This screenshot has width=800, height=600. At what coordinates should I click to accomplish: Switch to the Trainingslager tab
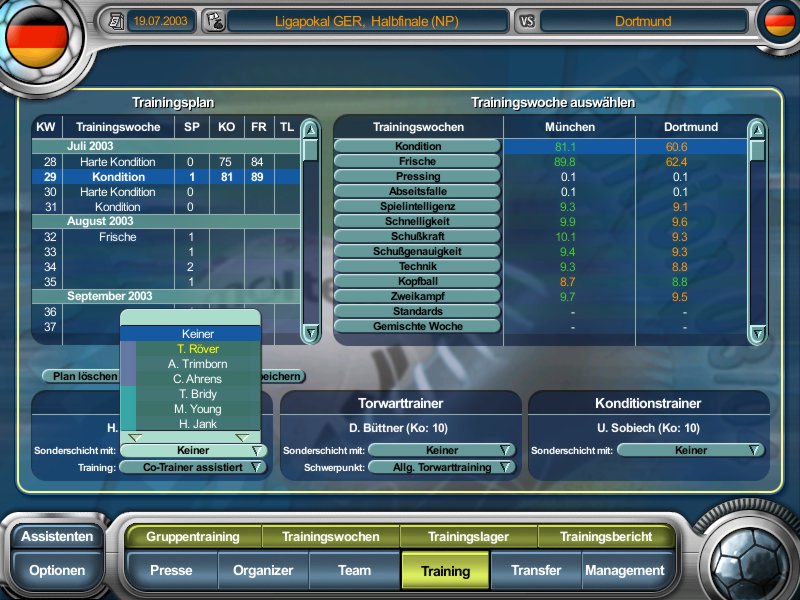(468, 537)
